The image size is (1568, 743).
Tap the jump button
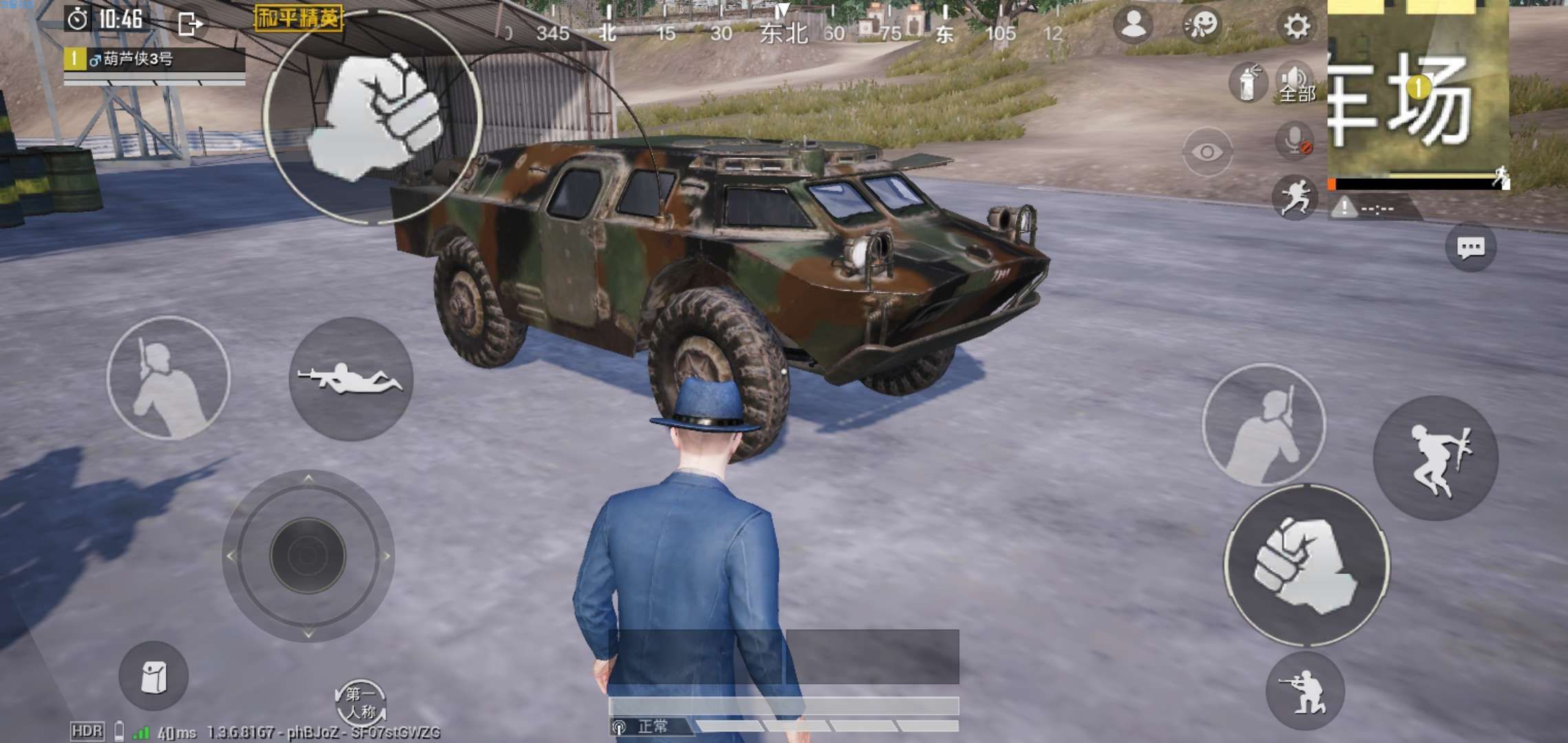1435,457
